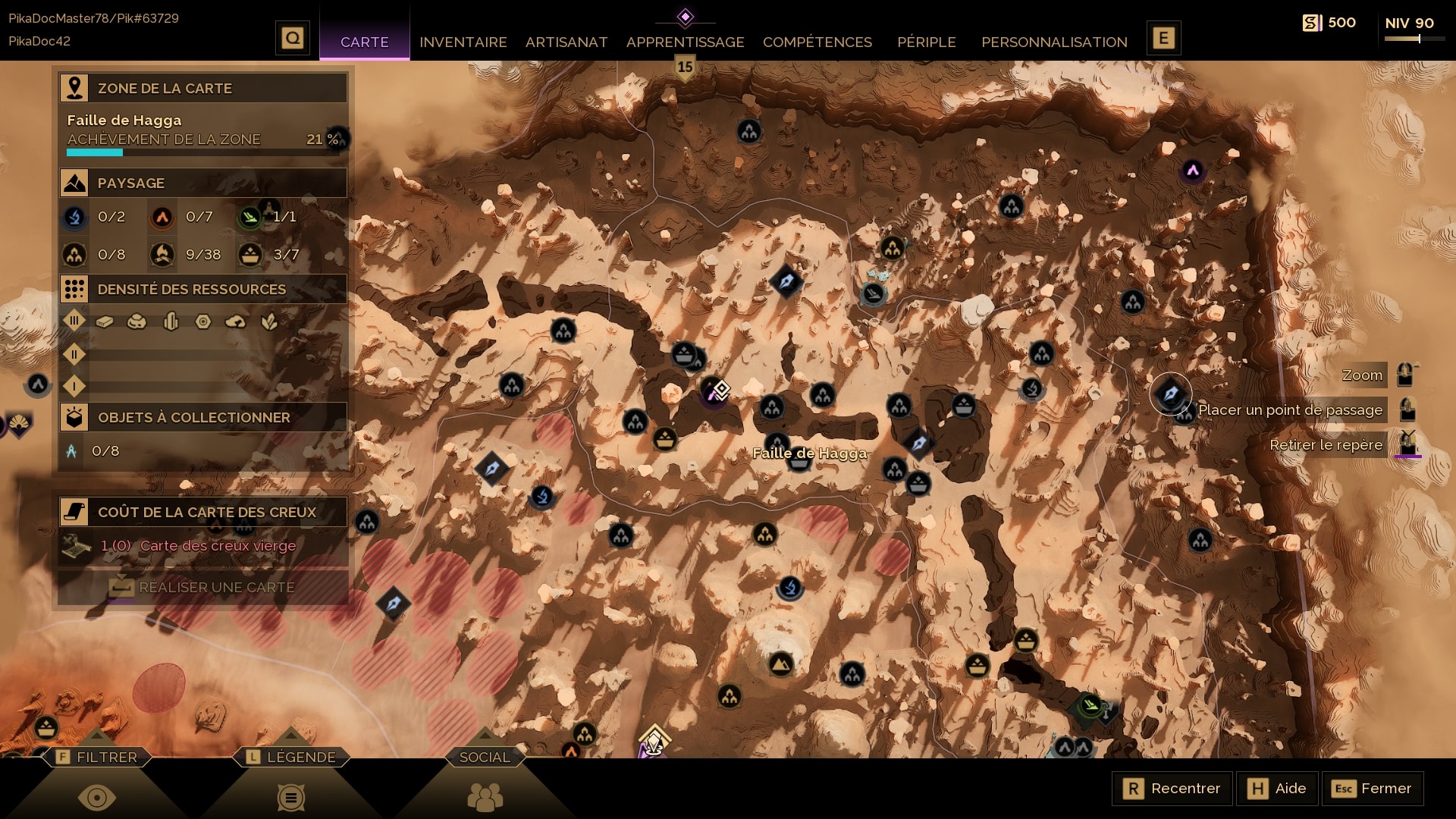Image resolution: width=1456 pixels, height=819 pixels.
Task: Open the Aide help button
Action: tap(1278, 788)
